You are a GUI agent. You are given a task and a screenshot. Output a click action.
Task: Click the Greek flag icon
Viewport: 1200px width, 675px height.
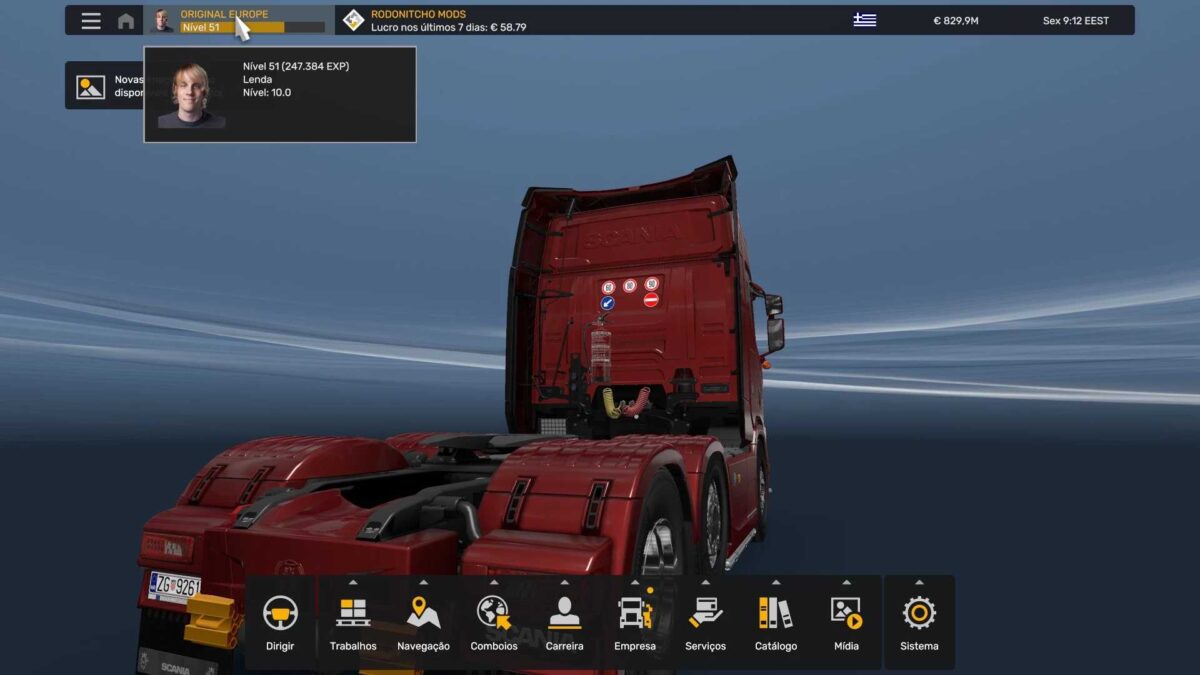pyautogui.click(x=864, y=21)
